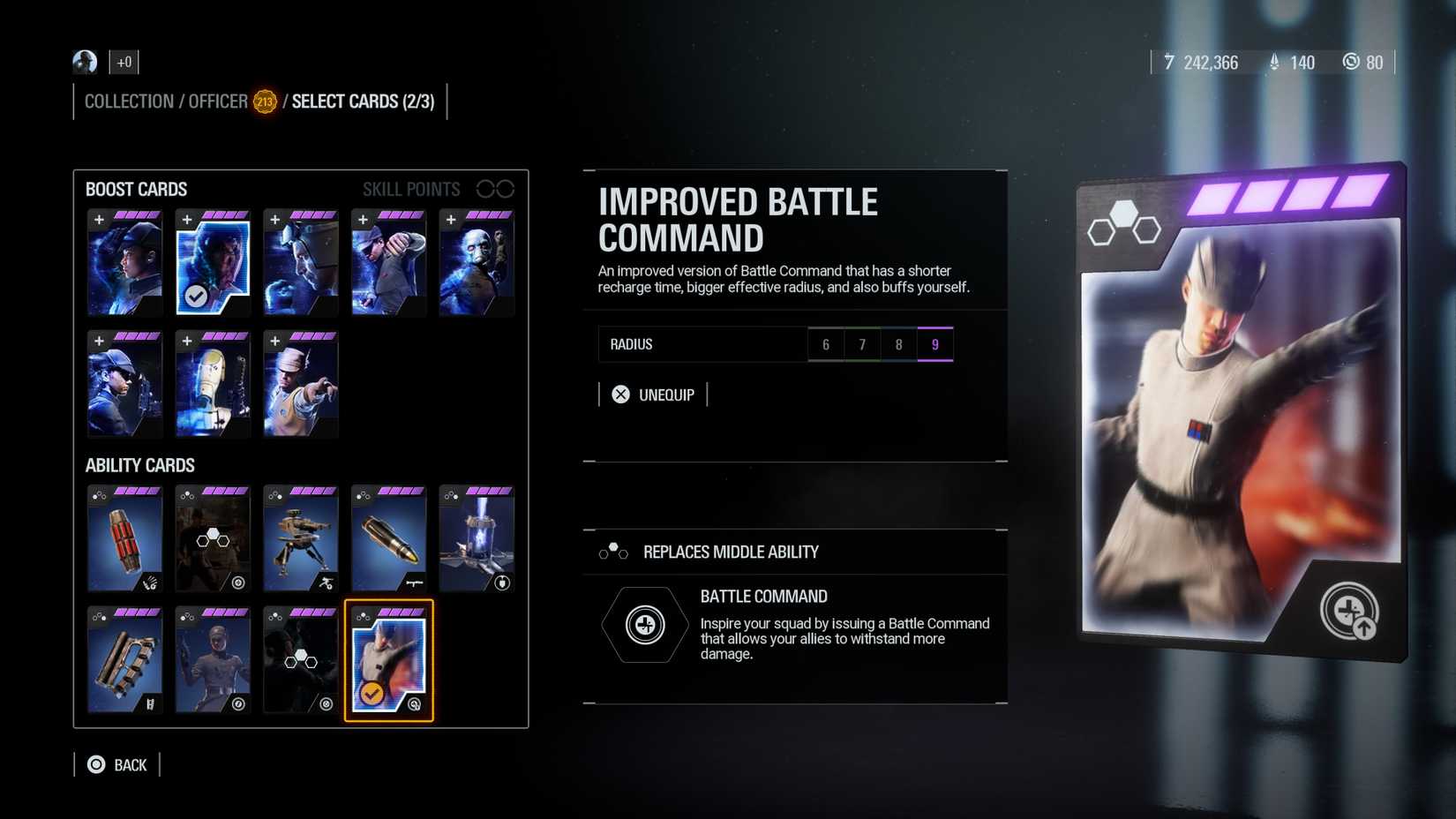Screen dimensions: 1456x819
Task: Select the disruption device ability card
Action: pyautogui.click(x=477, y=538)
